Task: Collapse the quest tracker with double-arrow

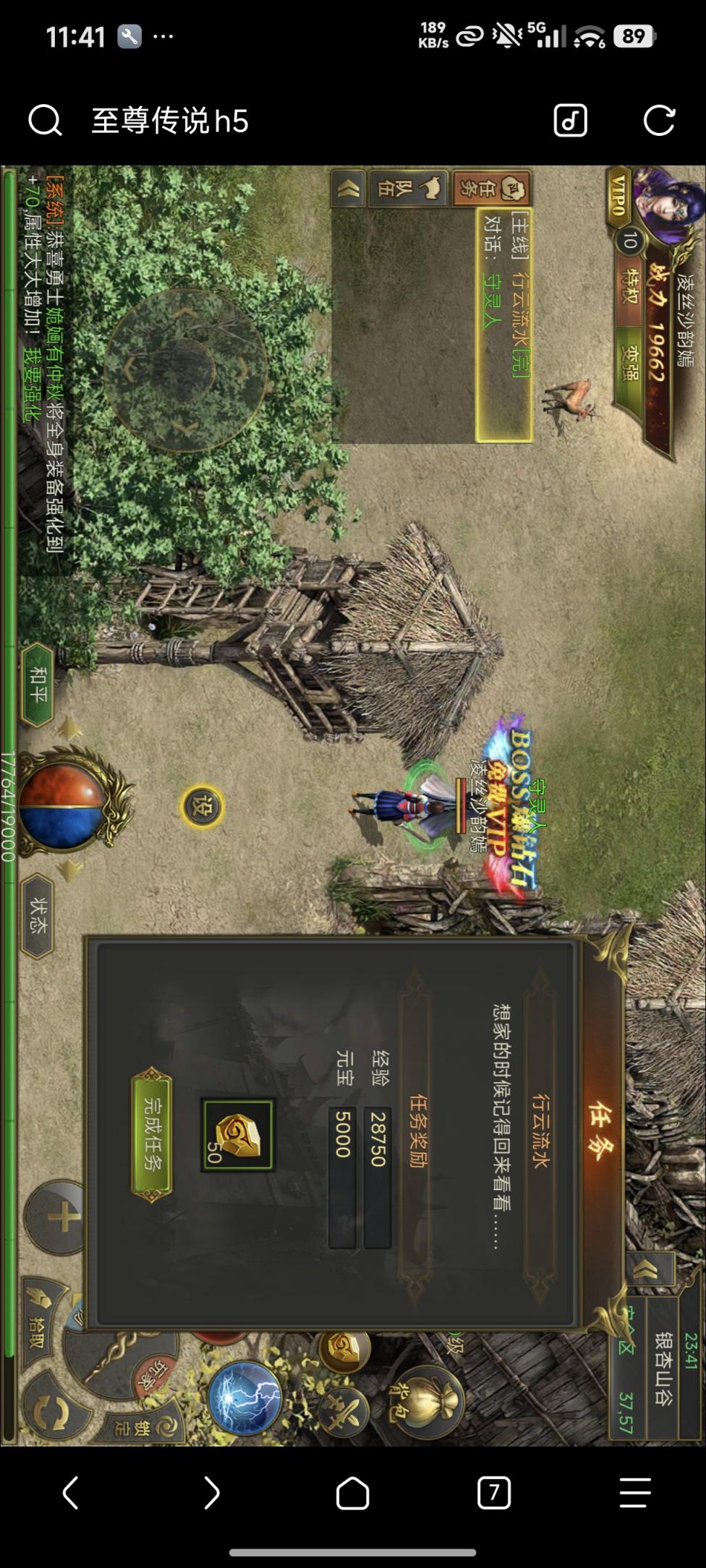Action: point(348,189)
